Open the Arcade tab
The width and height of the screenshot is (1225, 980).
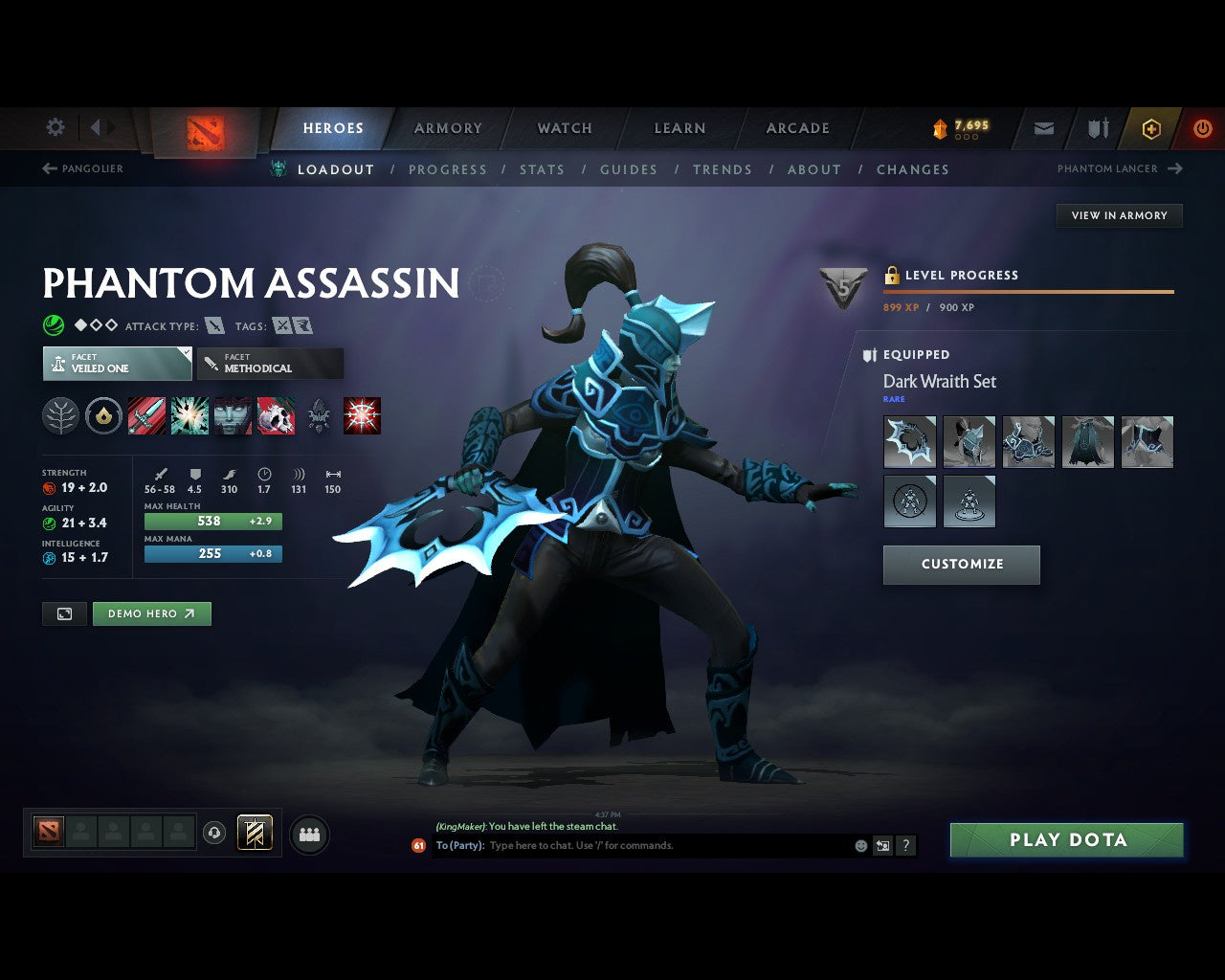pos(797,128)
